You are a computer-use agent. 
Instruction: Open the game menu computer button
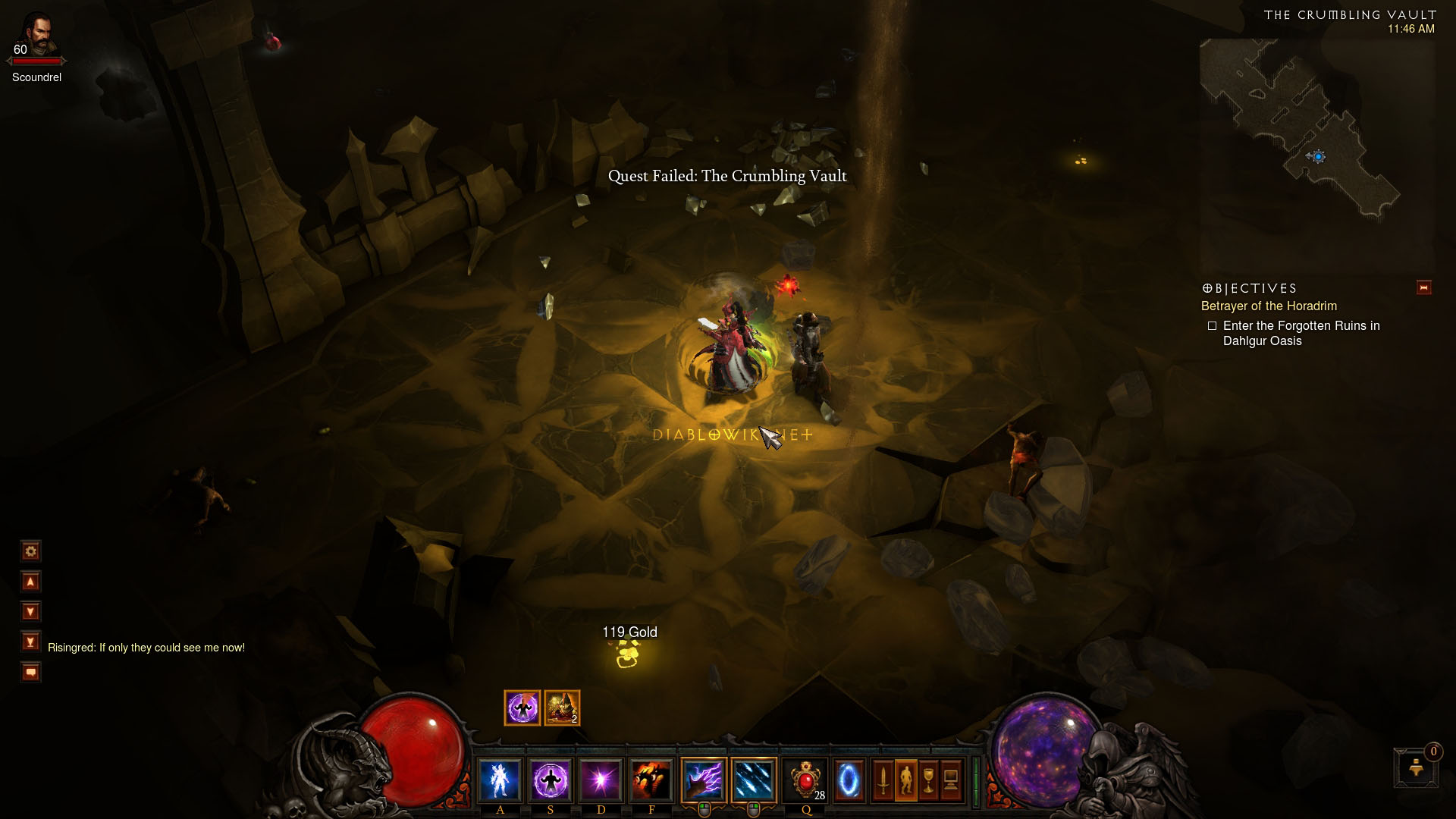click(951, 780)
